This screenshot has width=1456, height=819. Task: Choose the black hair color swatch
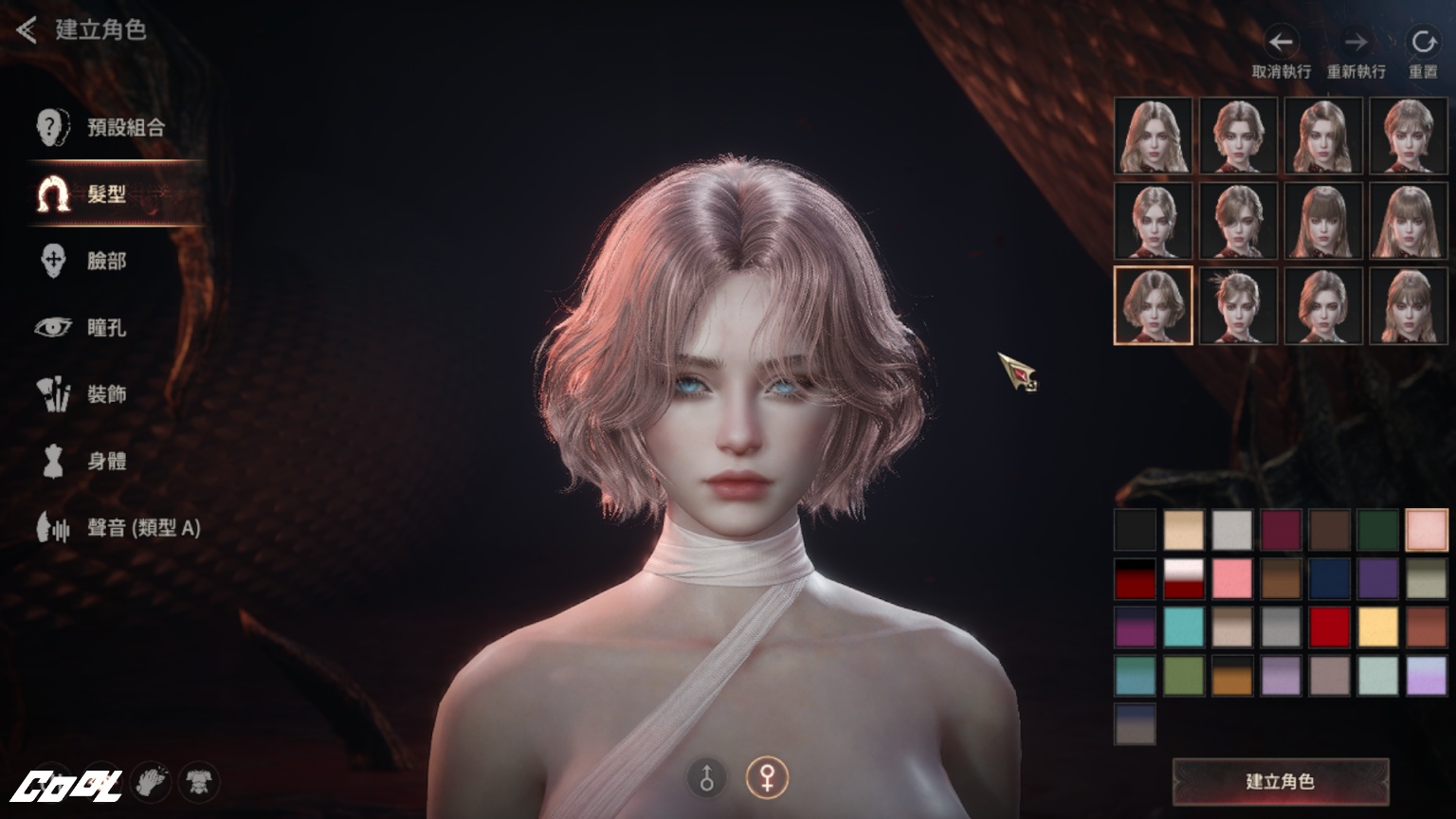1135,530
